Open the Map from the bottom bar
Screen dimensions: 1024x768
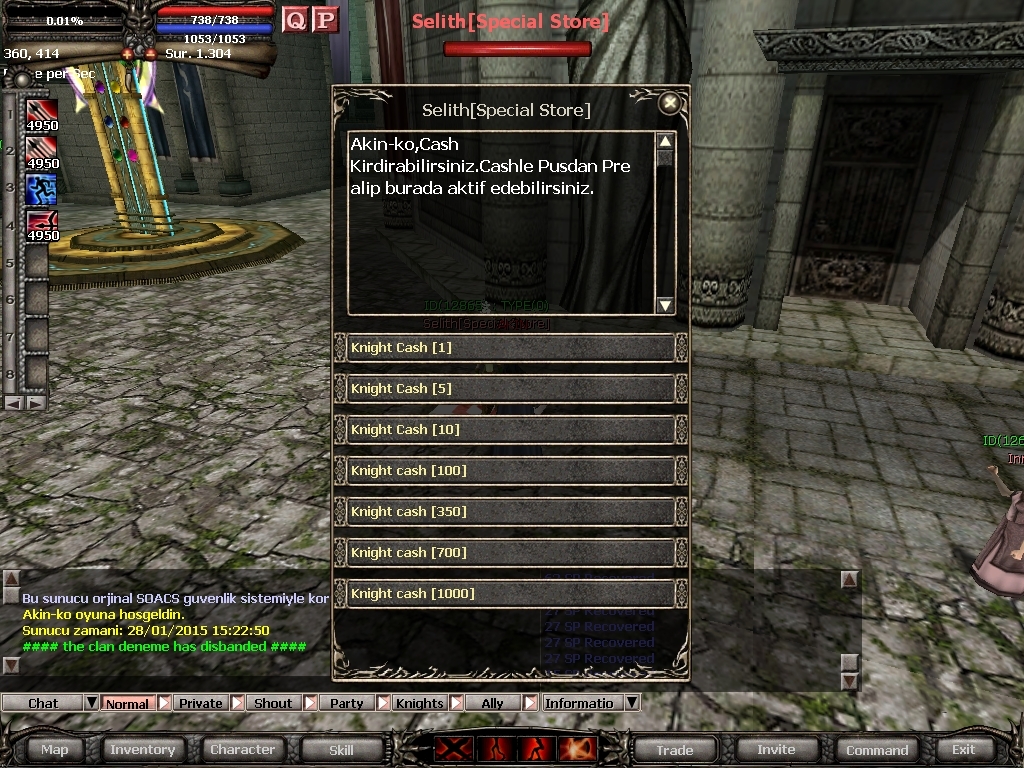(55, 749)
